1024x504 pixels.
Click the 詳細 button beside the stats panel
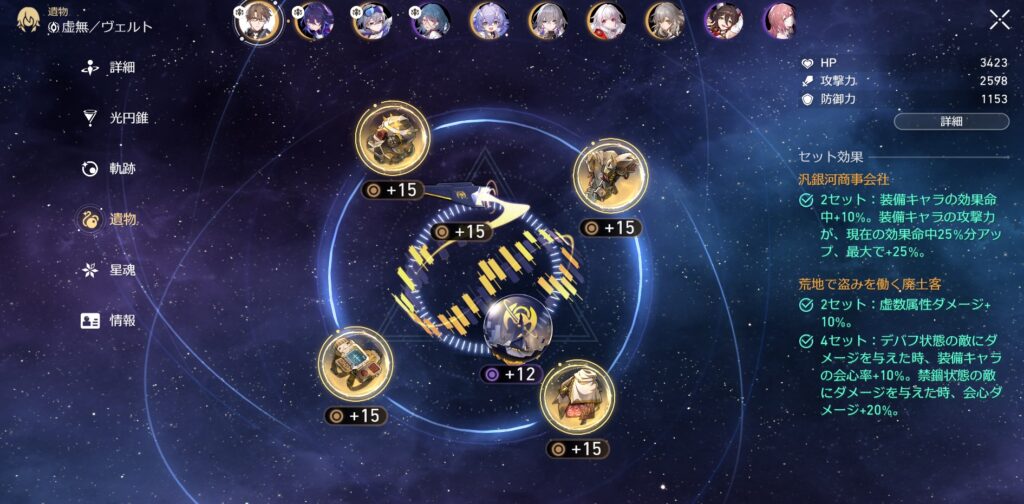950,121
